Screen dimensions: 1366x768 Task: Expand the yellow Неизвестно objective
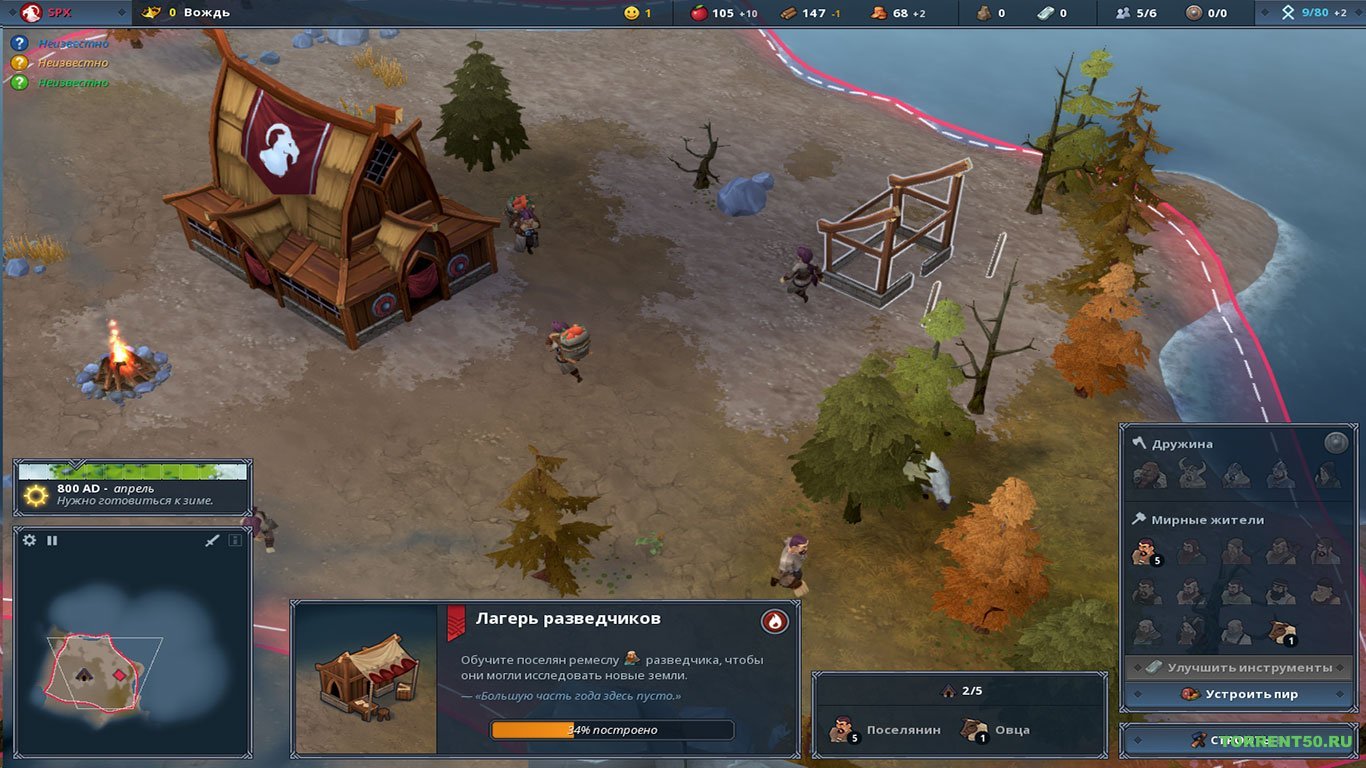(20, 62)
